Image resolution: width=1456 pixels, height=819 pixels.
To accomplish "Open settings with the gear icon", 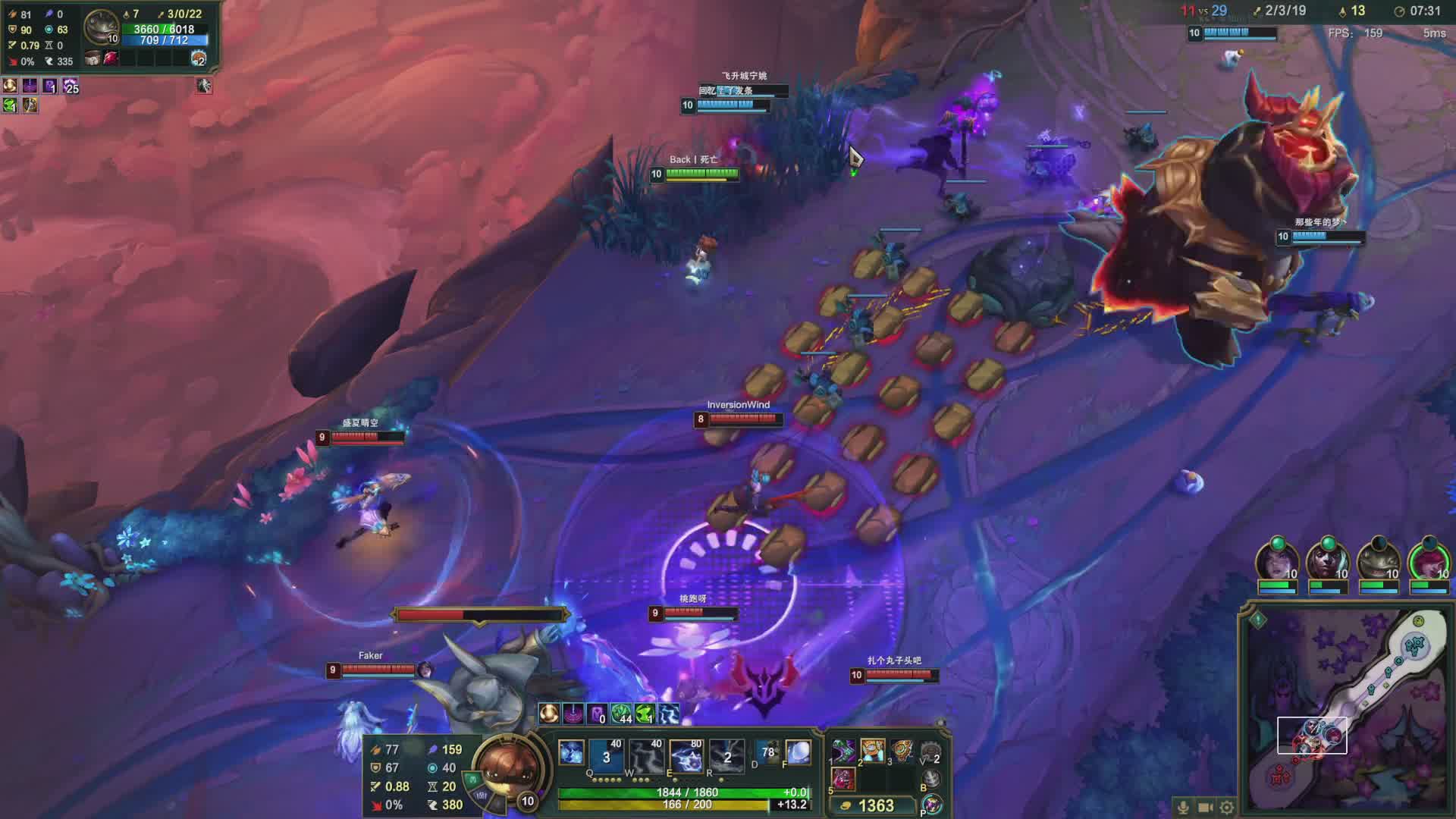I will 1226,807.
